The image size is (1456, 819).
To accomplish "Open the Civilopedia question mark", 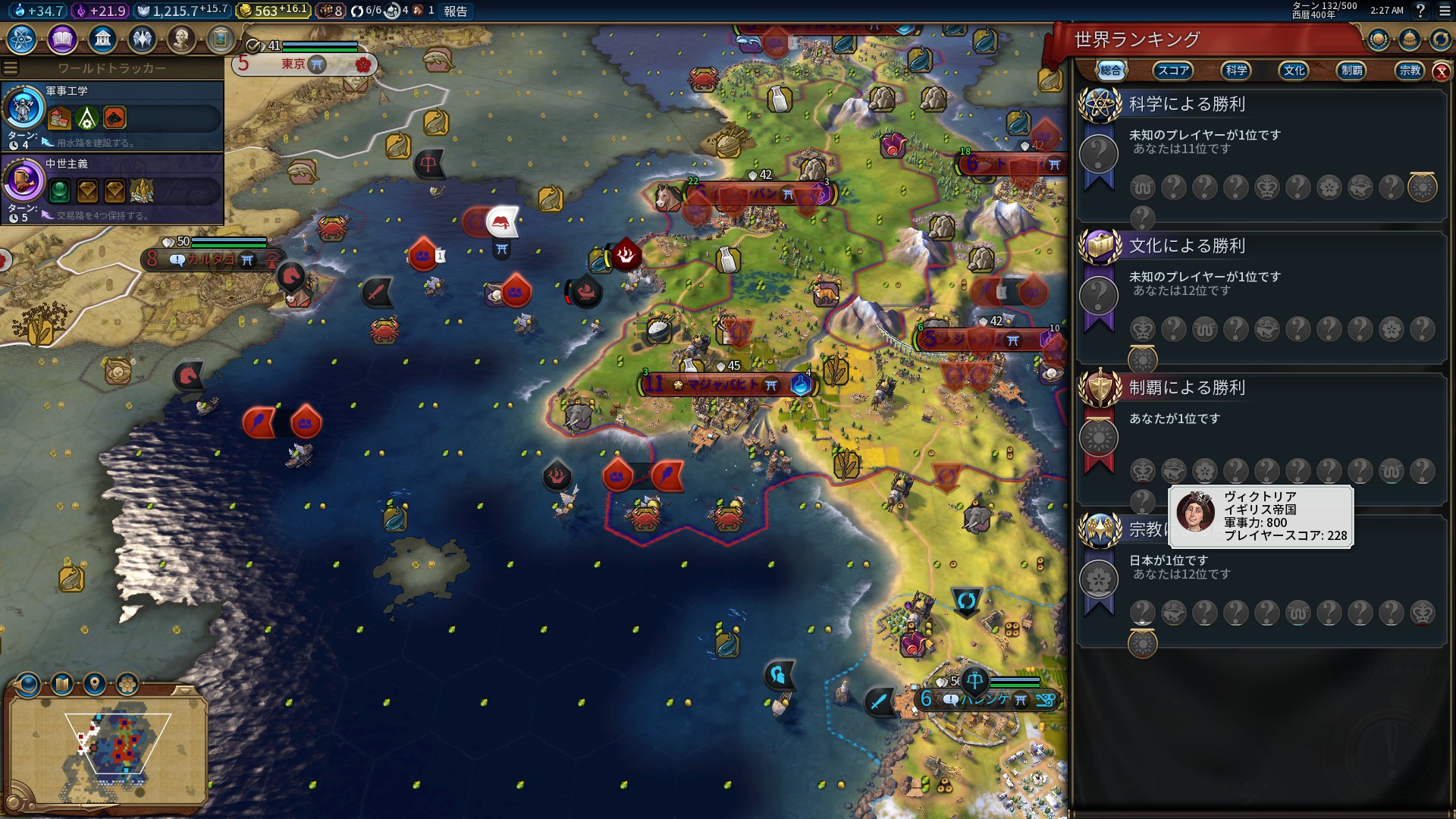I will tap(1420, 11).
